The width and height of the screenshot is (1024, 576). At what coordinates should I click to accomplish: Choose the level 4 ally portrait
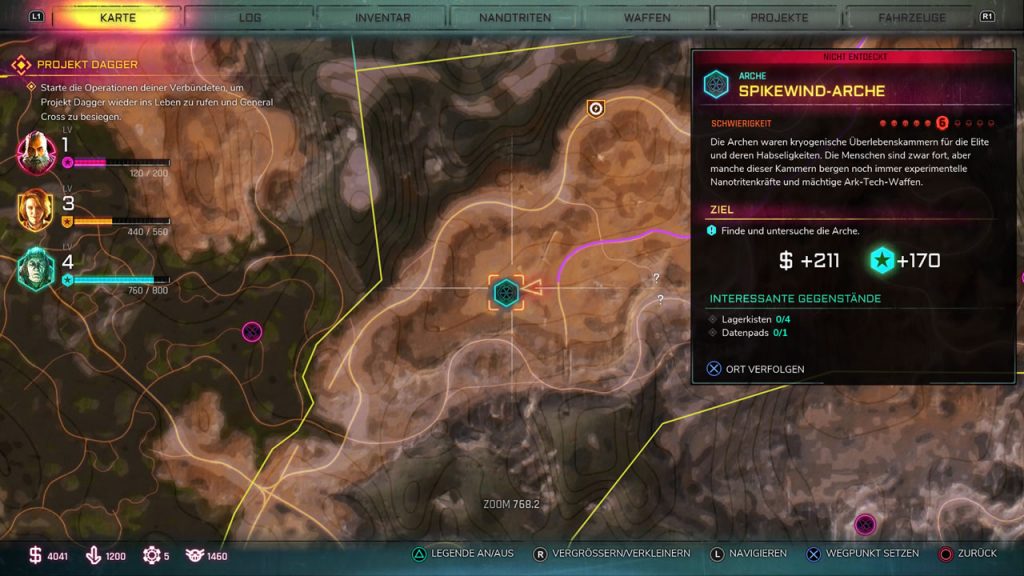[x=36, y=268]
